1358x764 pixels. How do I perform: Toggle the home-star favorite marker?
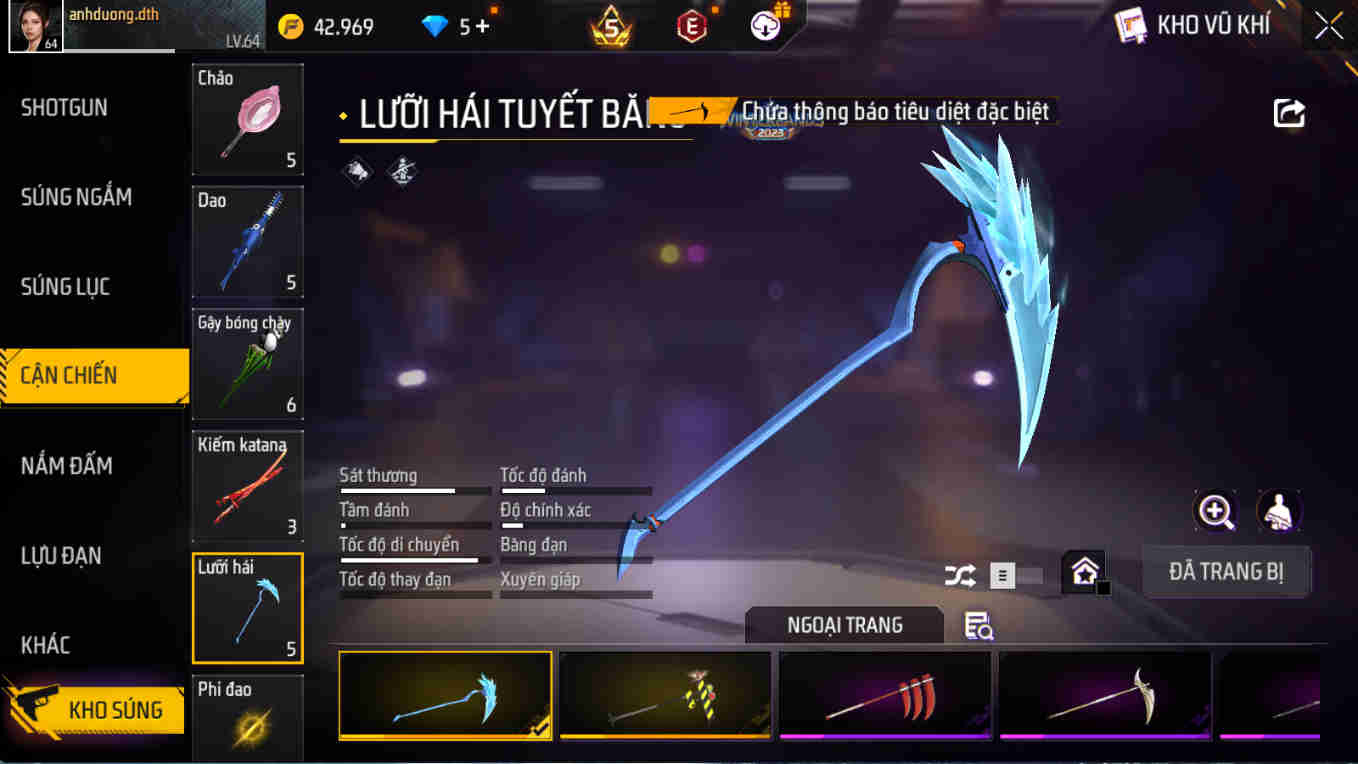[1084, 573]
